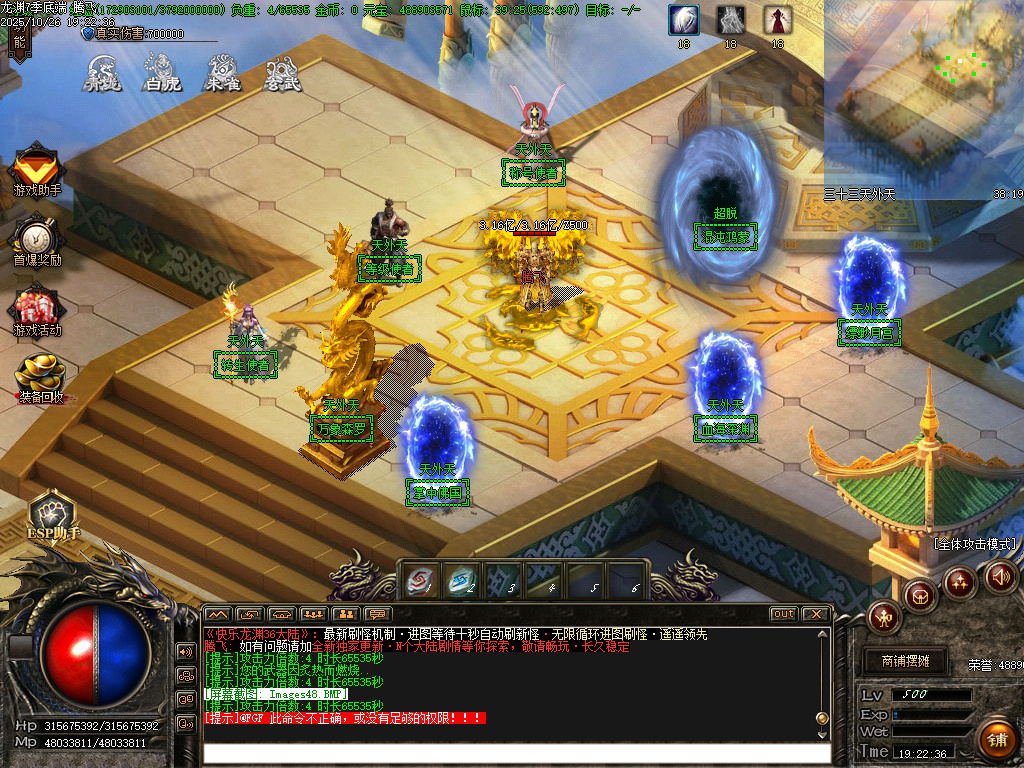The width and height of the screenshot is (1024, 768).
Task: Open the round 铺 shop button
Action: (x=995, y=740)
